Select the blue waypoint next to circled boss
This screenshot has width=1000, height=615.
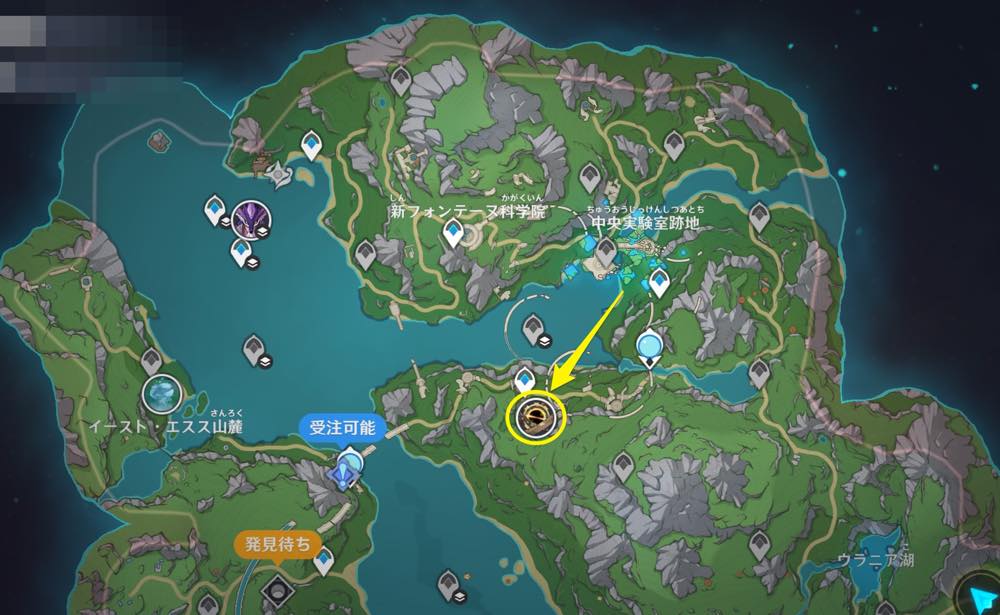pyautogui.click(x=524, y=379)
